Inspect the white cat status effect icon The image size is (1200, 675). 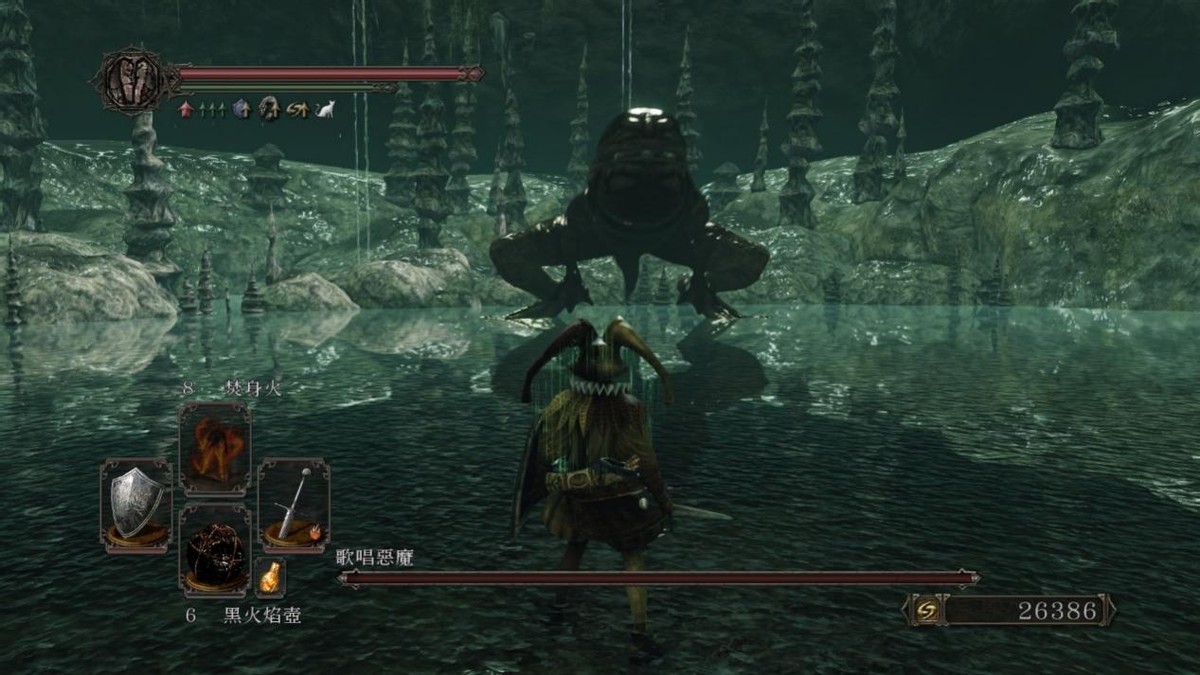325,110
